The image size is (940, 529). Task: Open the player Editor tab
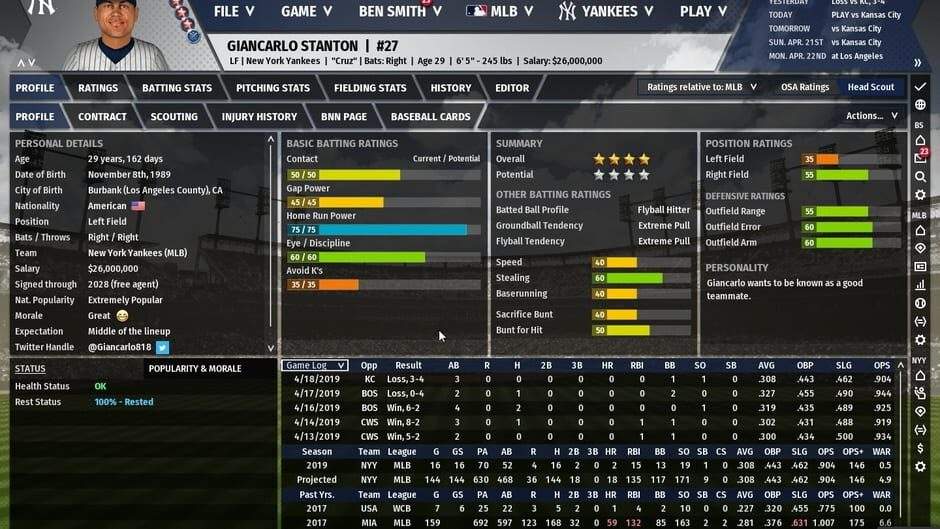512,88
